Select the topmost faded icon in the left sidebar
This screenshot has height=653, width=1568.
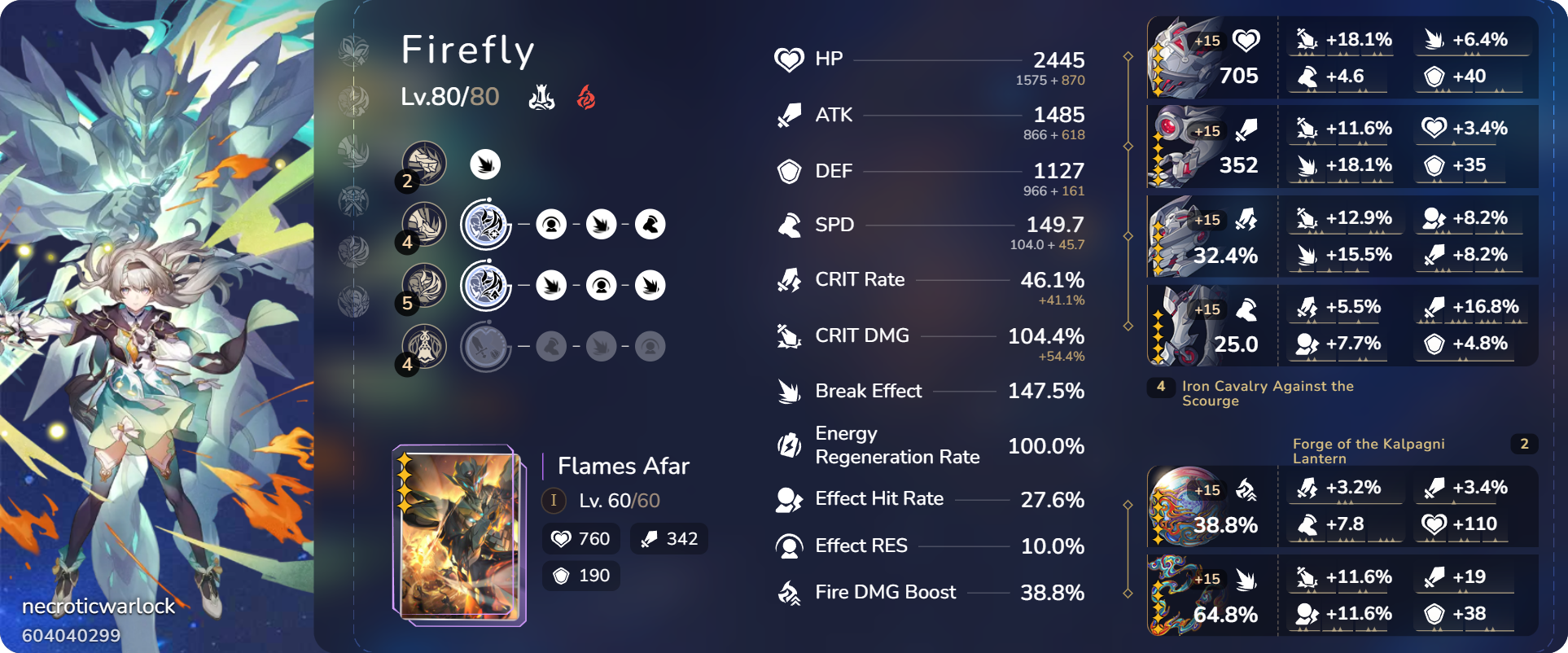coord(354,49)
